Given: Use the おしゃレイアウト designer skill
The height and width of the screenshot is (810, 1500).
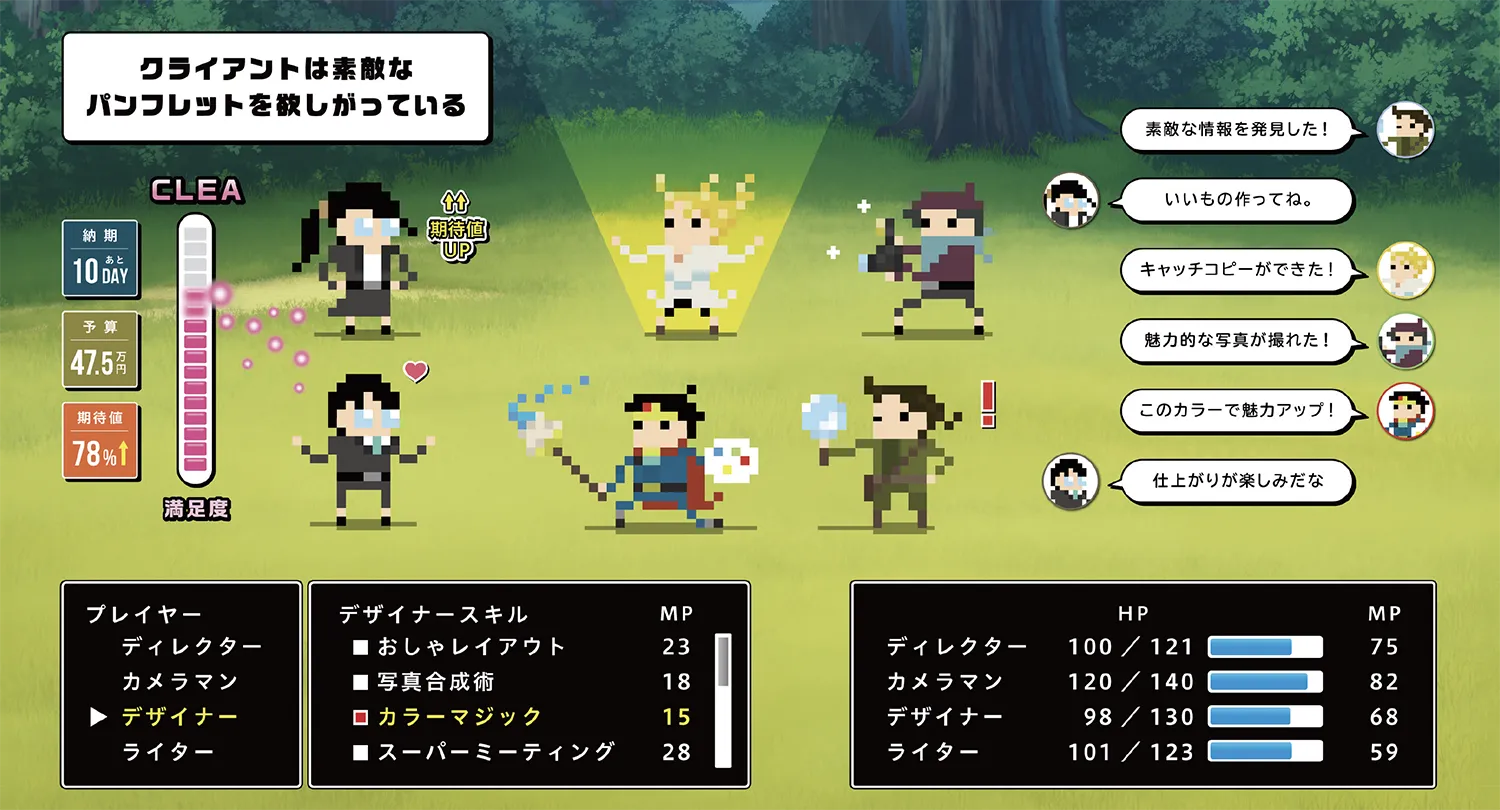Looking at the screenshot, I should point(471,647).
